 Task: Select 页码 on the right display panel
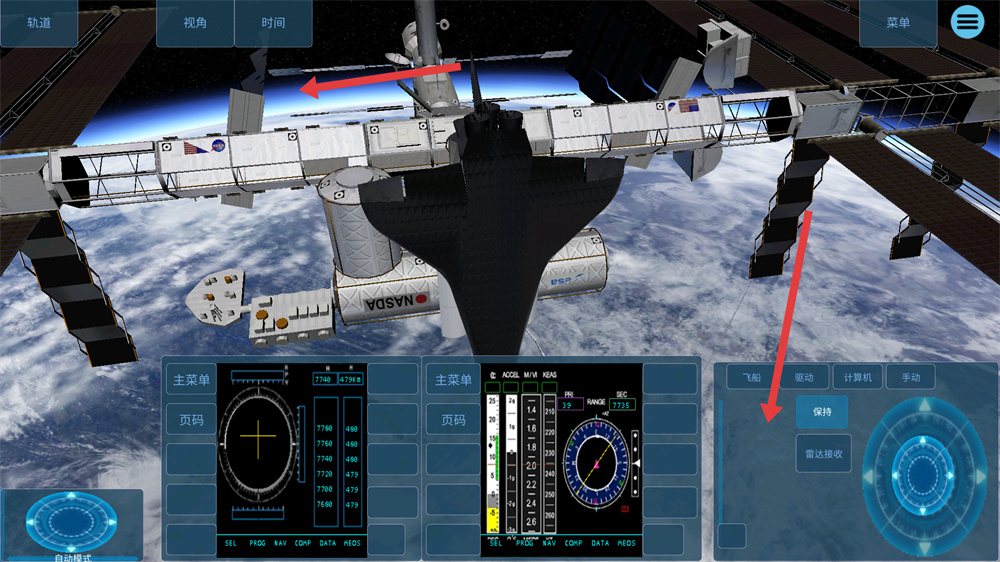coord(453,420)
